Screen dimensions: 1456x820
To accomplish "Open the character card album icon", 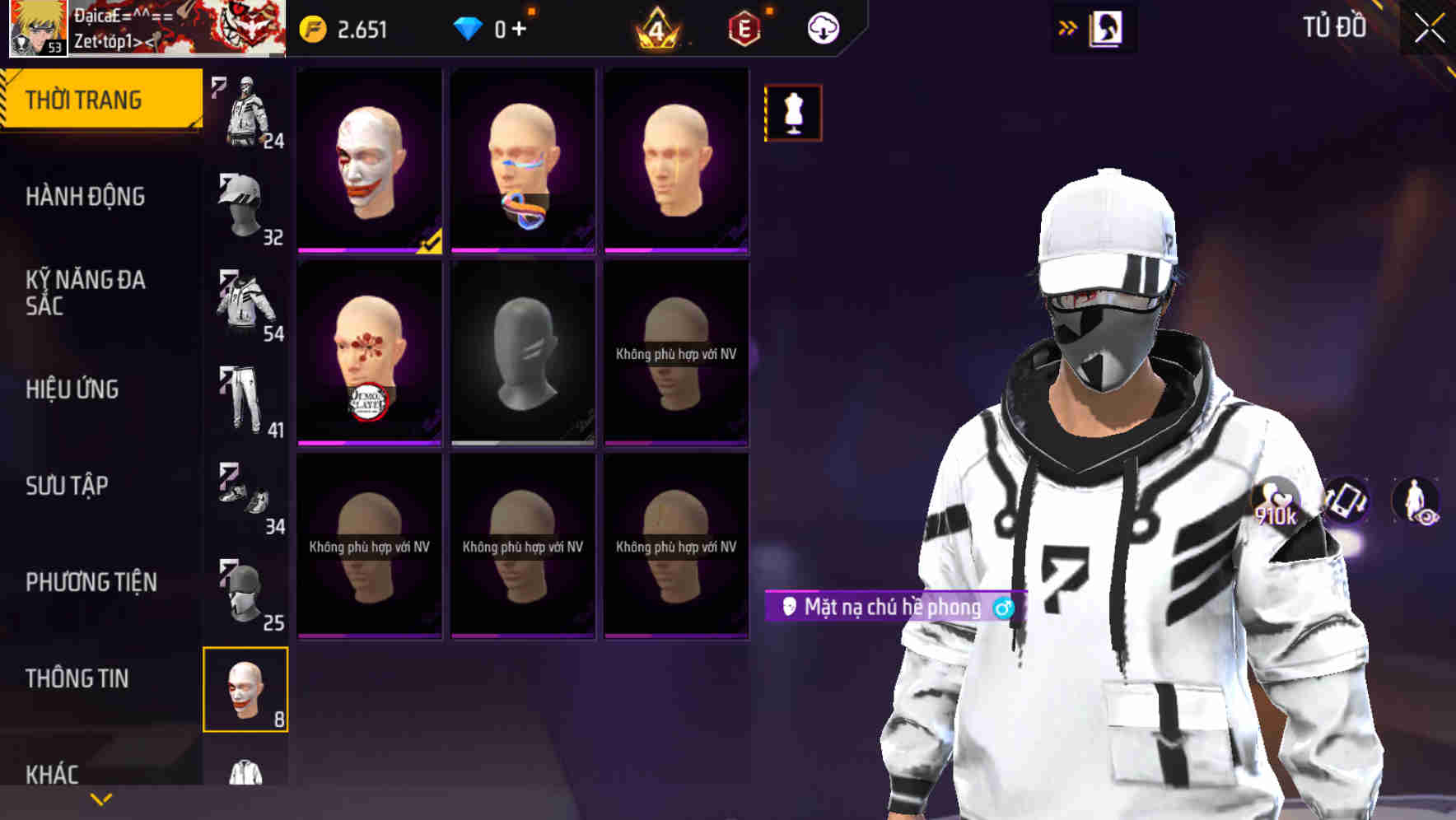I will coord(1104,27).
